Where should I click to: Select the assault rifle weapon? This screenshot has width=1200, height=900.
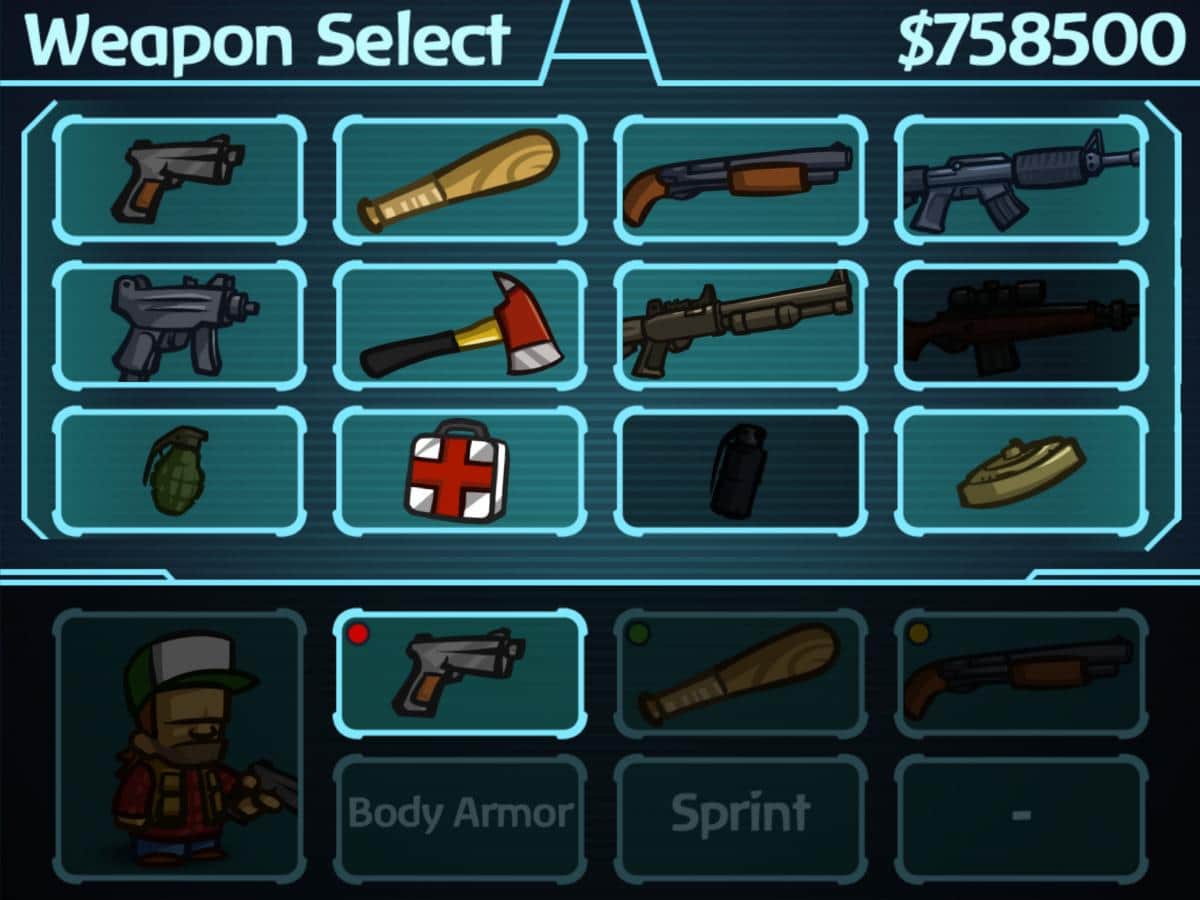[x=1021, y=180]
